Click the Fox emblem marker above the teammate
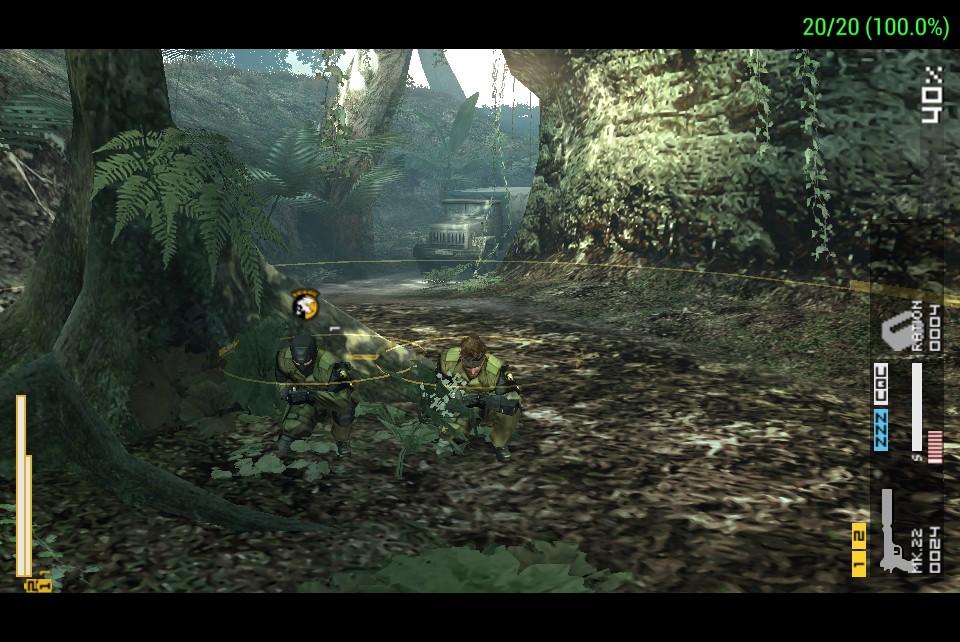Screen dimensions: 960x642 click(x=305, y=304)
